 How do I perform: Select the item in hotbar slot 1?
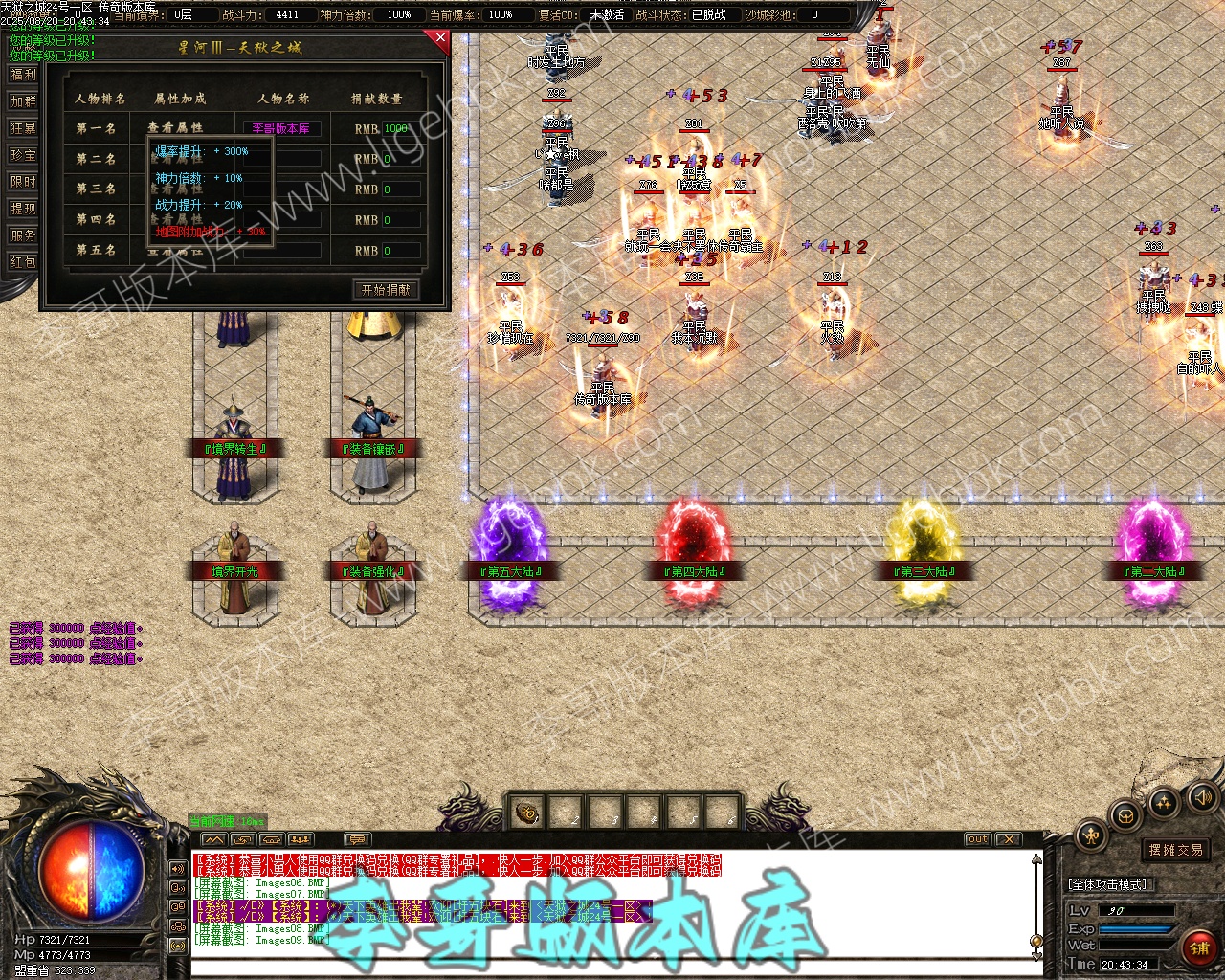[x=527, y=814]
